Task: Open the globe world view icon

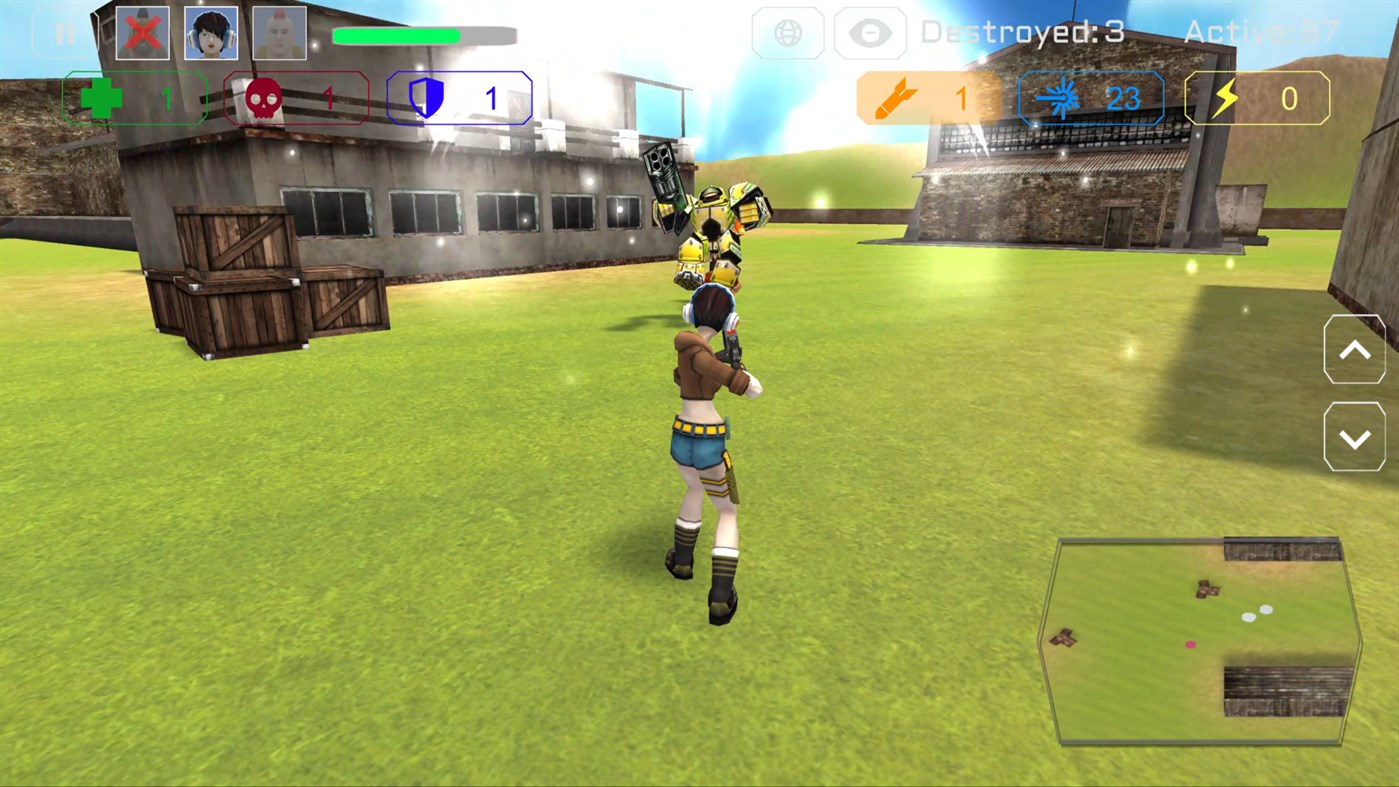Action: pyautogui.click(x=788, y=33)
